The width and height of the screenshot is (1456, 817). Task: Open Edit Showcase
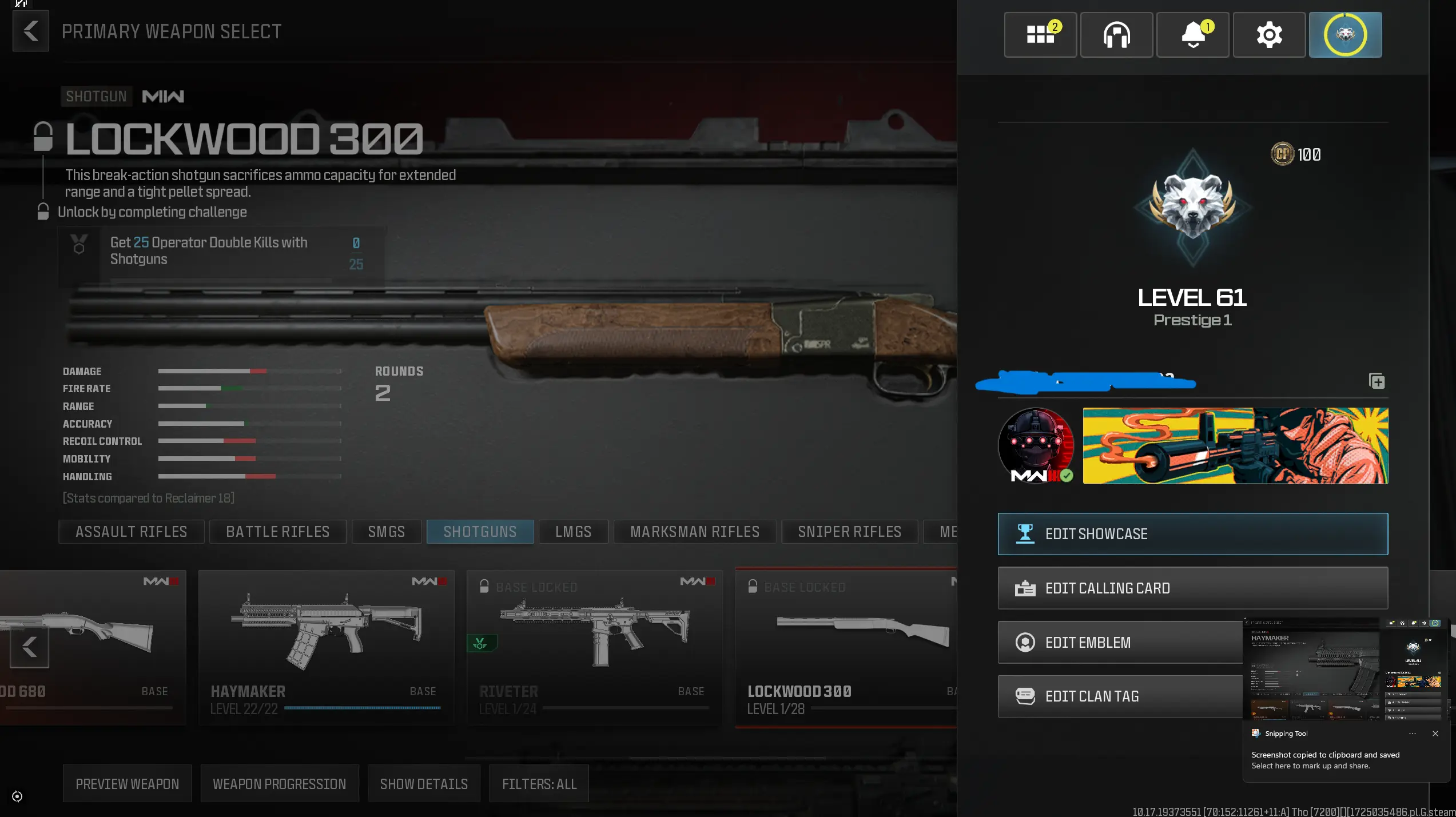coord(1192,534)
